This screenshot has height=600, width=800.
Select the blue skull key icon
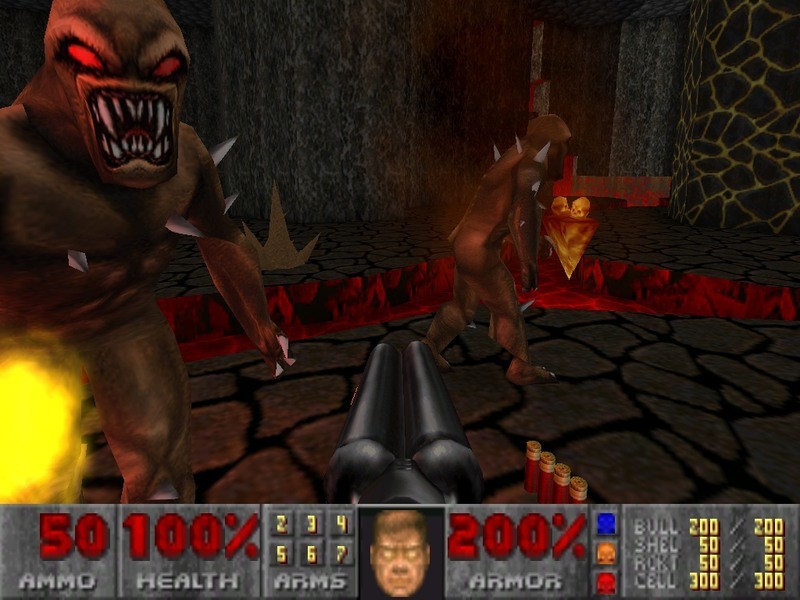(604, 523)
